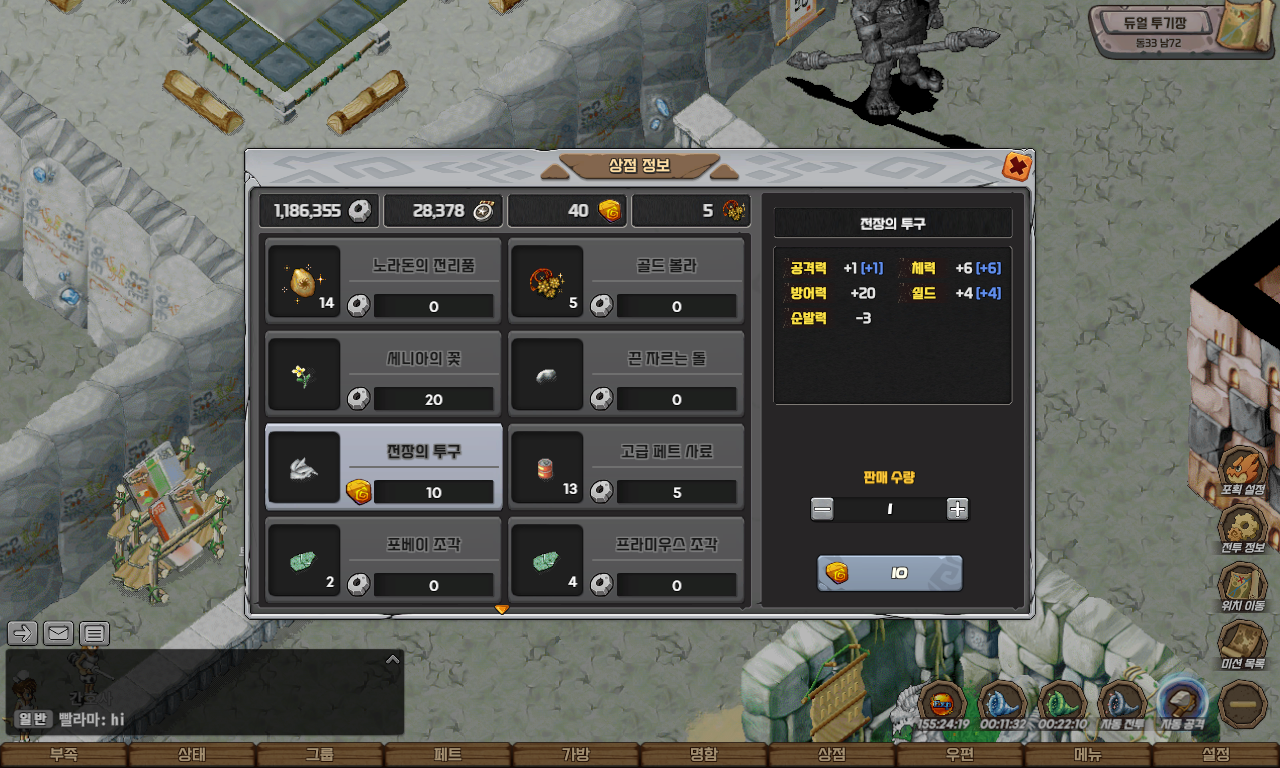This screenshot has width=1280, height=768.
Task: Pick the 고급 페트 사료 item
Action: click(x=626, y=465)
